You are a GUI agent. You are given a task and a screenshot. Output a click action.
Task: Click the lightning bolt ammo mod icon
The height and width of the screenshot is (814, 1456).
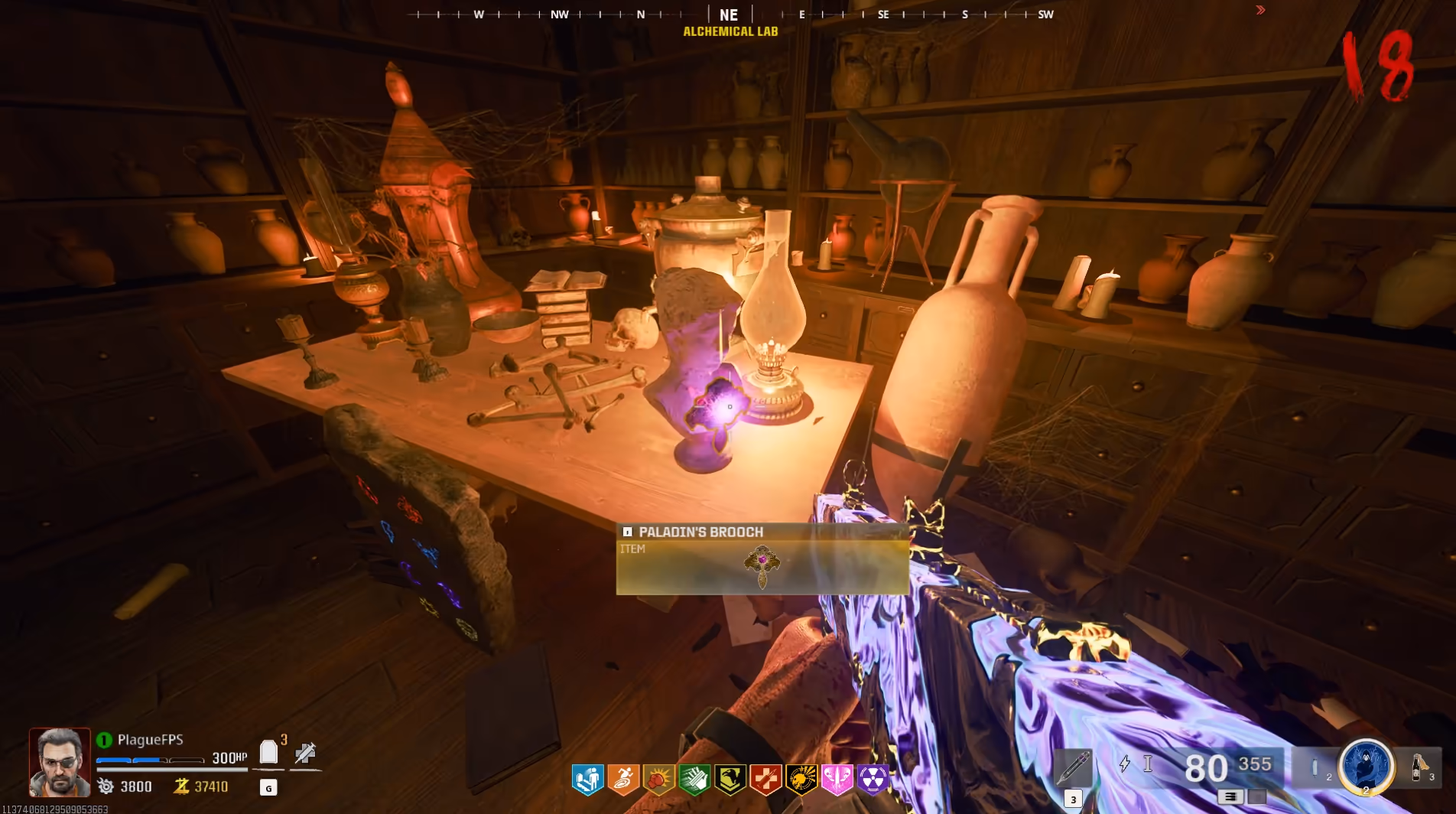coord(1125,764)
